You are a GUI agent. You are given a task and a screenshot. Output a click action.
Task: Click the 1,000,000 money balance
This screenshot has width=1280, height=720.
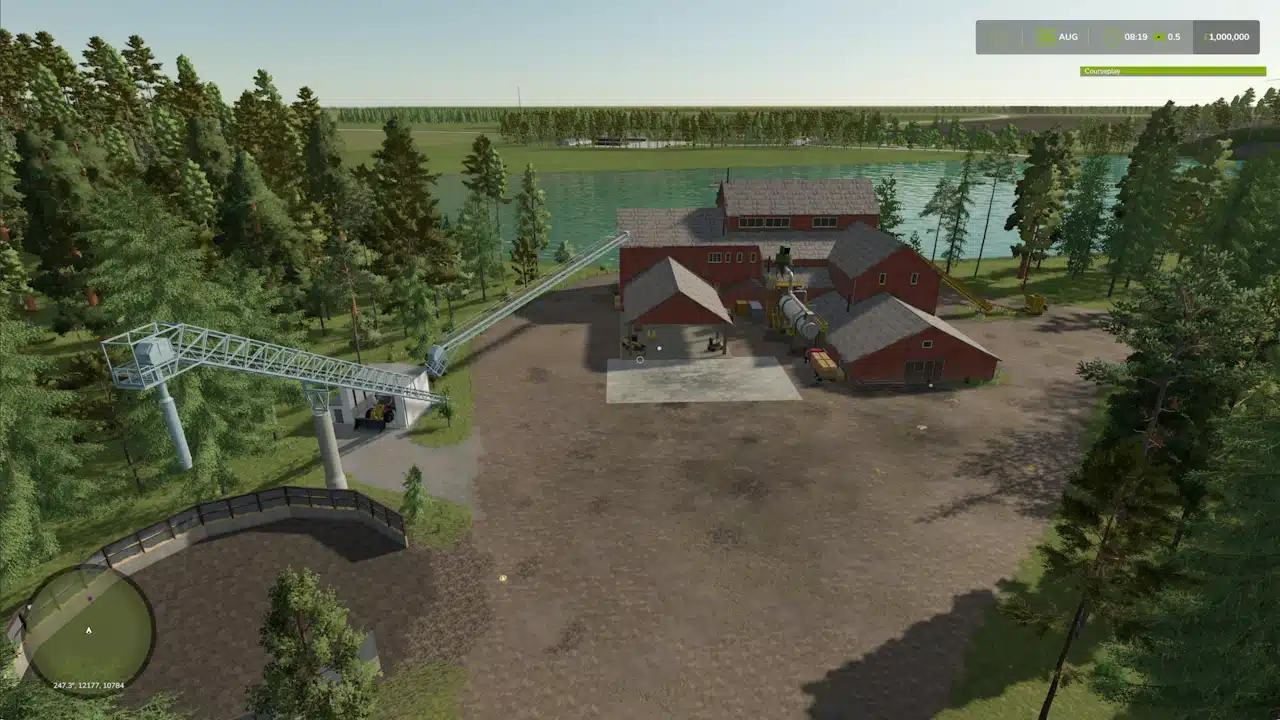[x=1228, y=37]
